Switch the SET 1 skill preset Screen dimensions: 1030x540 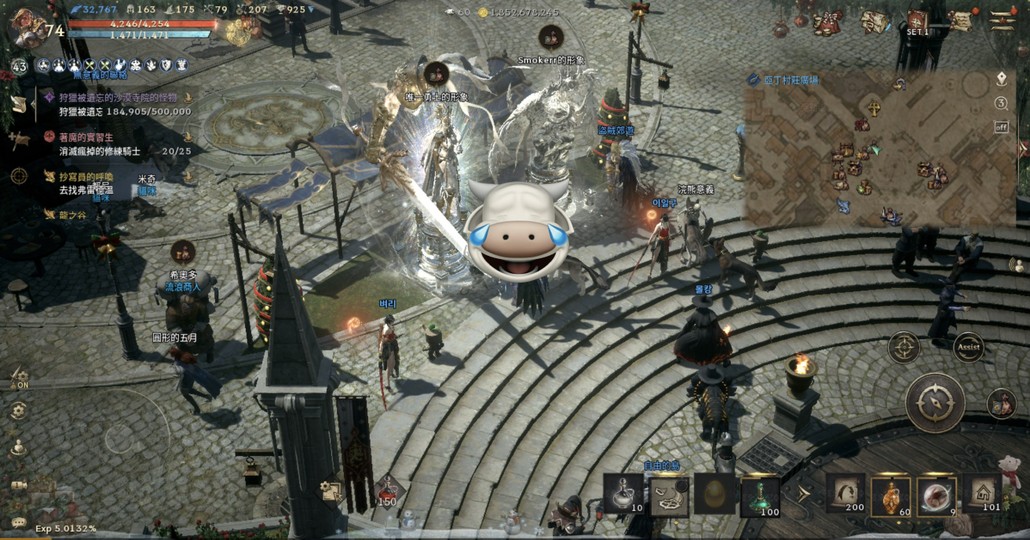pyautogui.click(x=918, y=23)
